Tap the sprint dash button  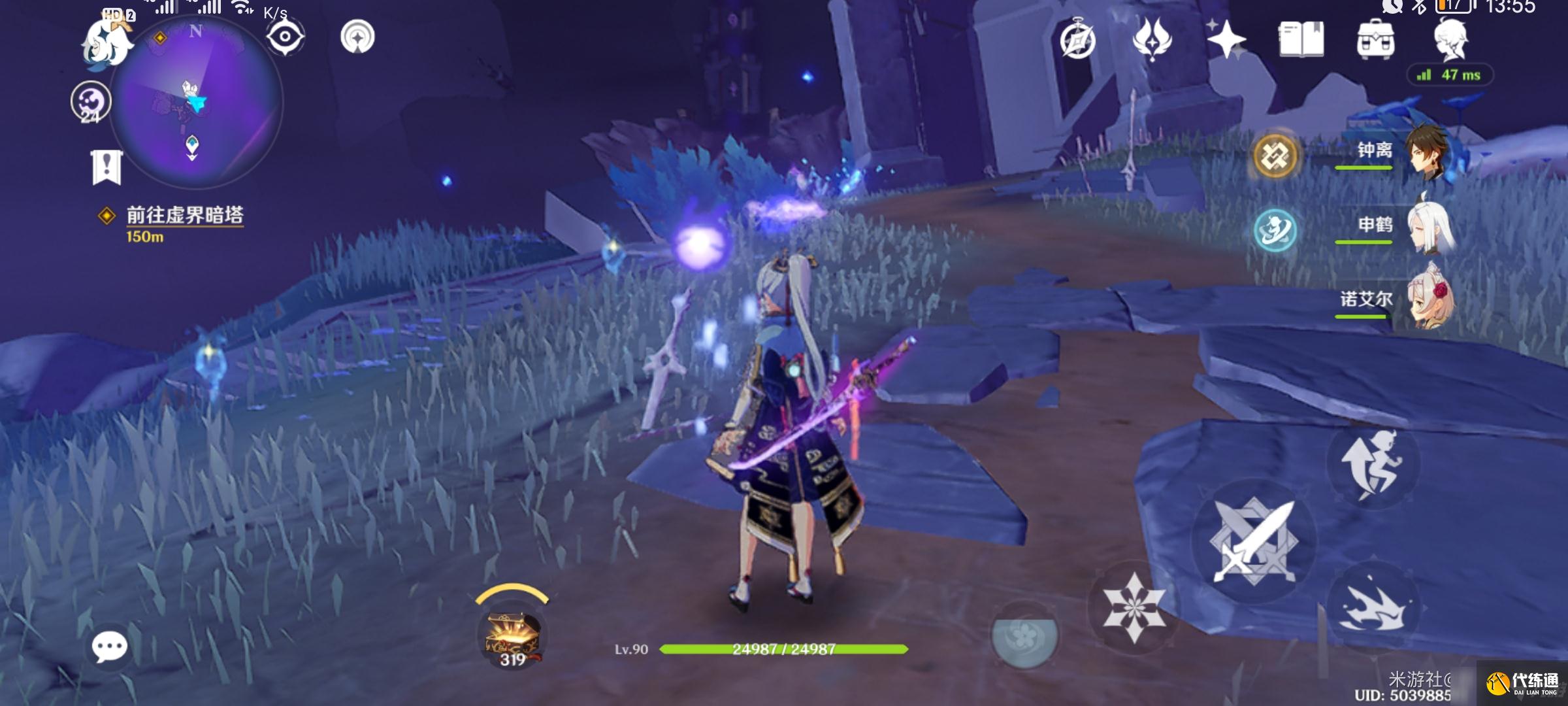coord(1372,608)
